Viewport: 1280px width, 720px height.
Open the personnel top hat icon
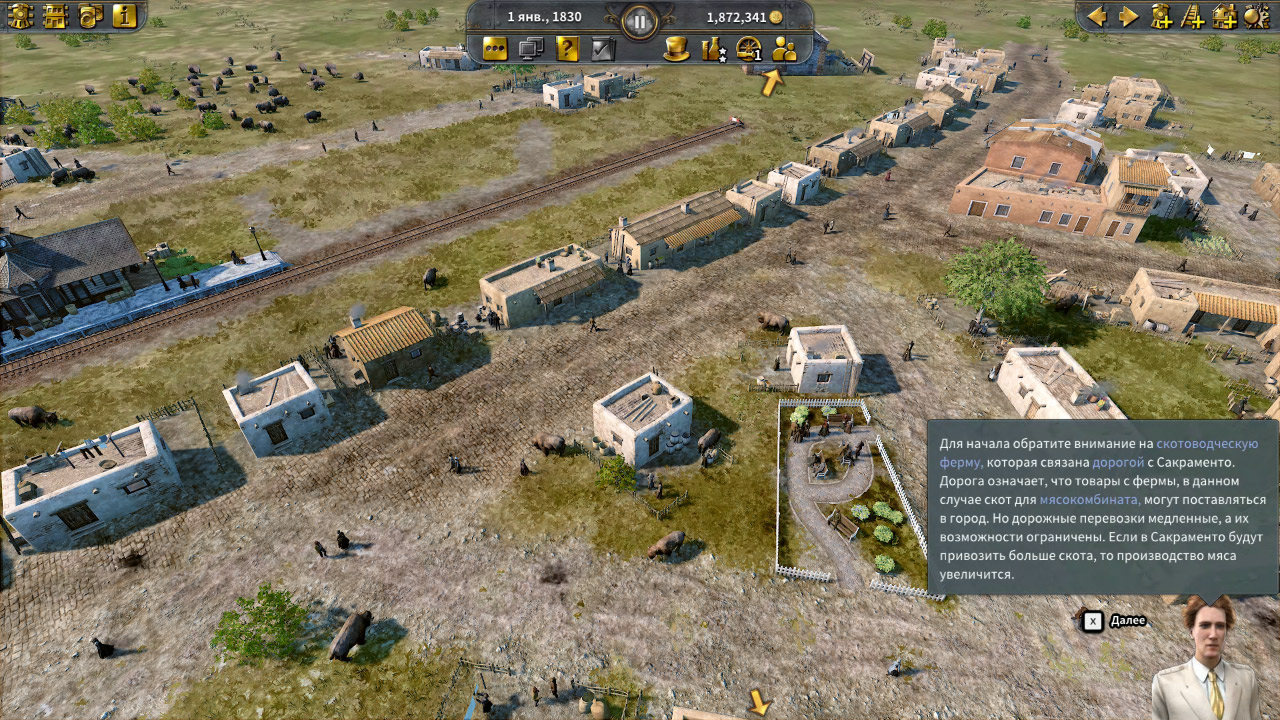tap(676, 49)
